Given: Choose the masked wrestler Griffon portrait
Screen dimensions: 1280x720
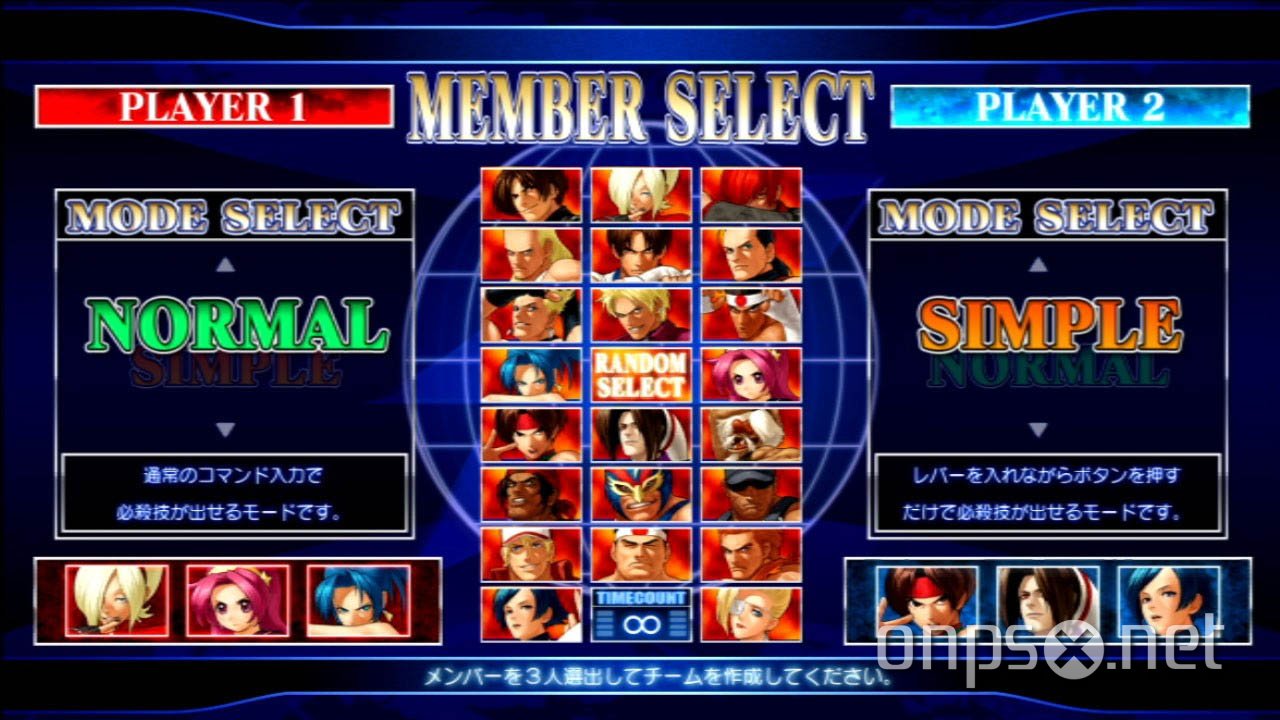Looking at the screenshot, I should pos(640,495).
